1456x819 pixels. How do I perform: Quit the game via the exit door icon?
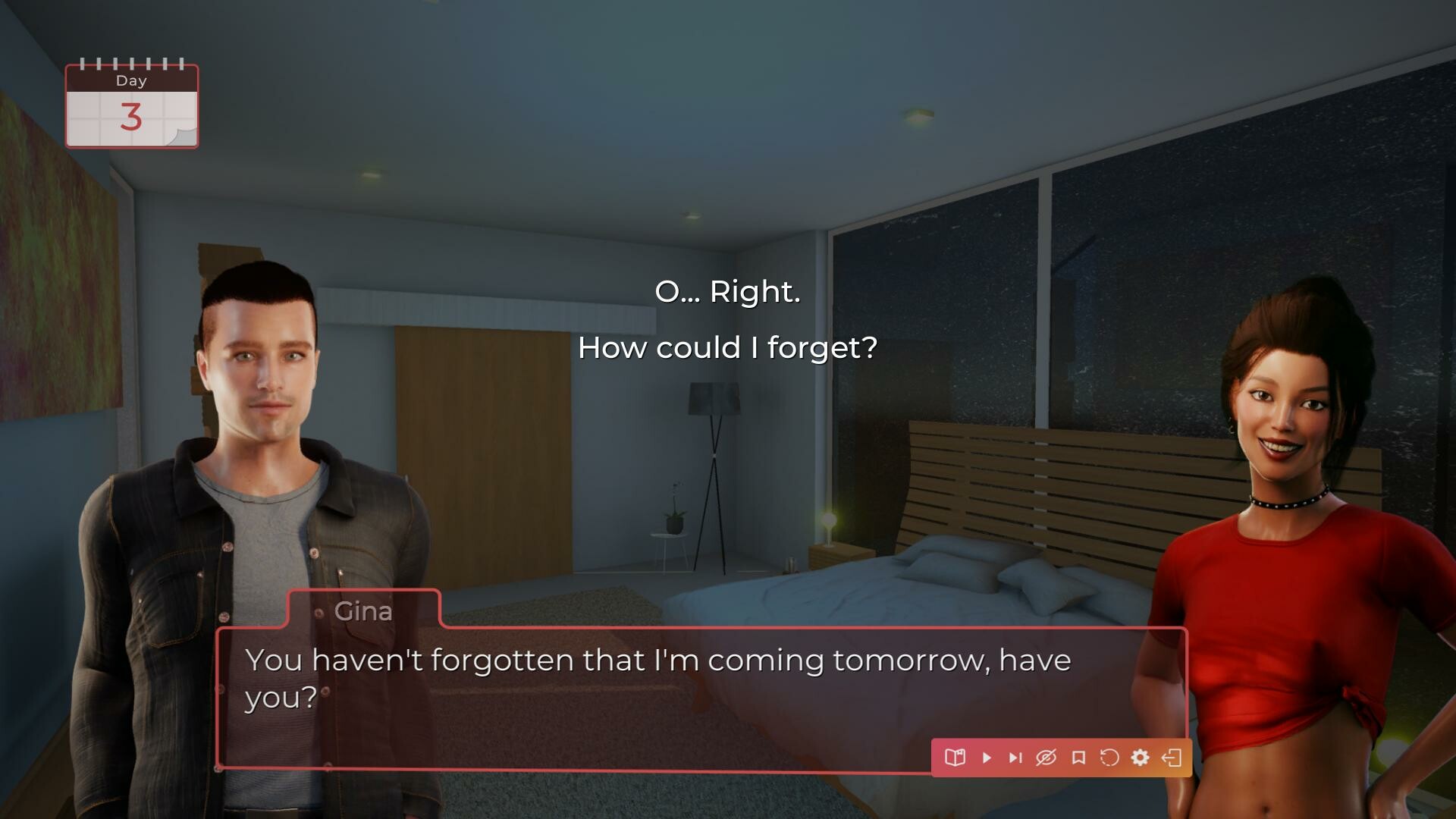point(1172,757)
